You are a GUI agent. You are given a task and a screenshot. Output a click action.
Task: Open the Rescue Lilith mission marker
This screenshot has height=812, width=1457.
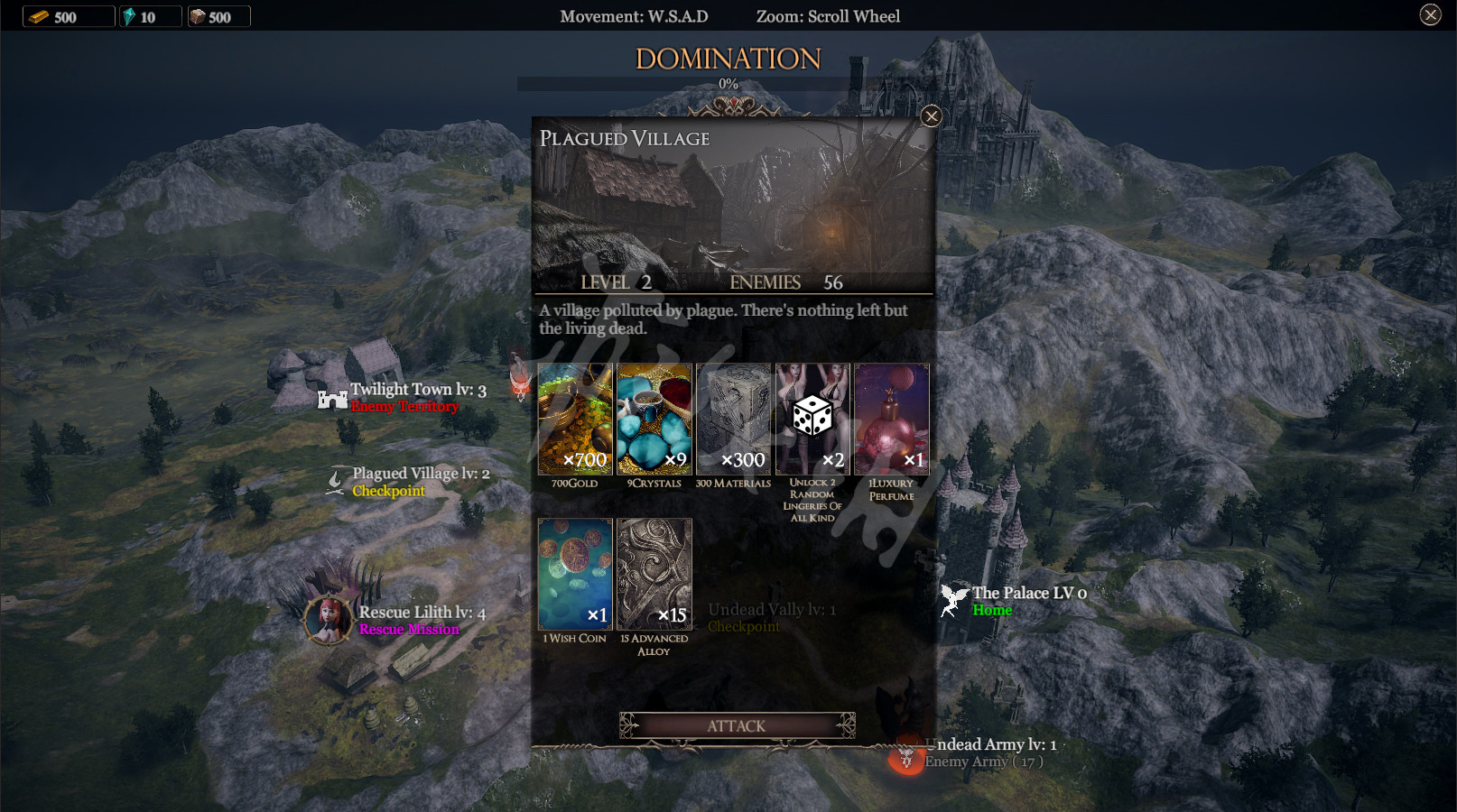tap(328, 620)
